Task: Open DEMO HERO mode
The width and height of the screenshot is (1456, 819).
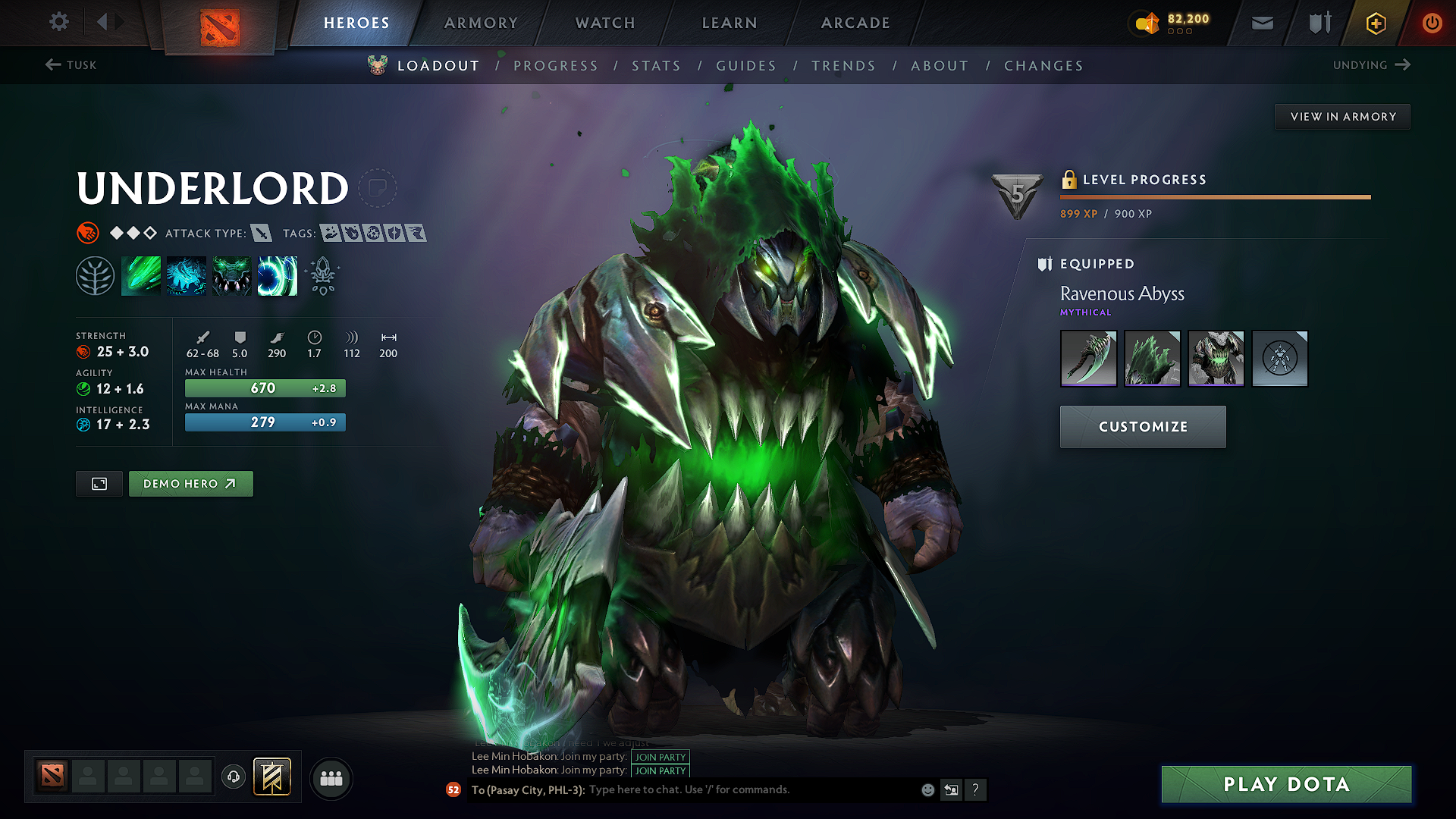Action: [x=190, y=483]
